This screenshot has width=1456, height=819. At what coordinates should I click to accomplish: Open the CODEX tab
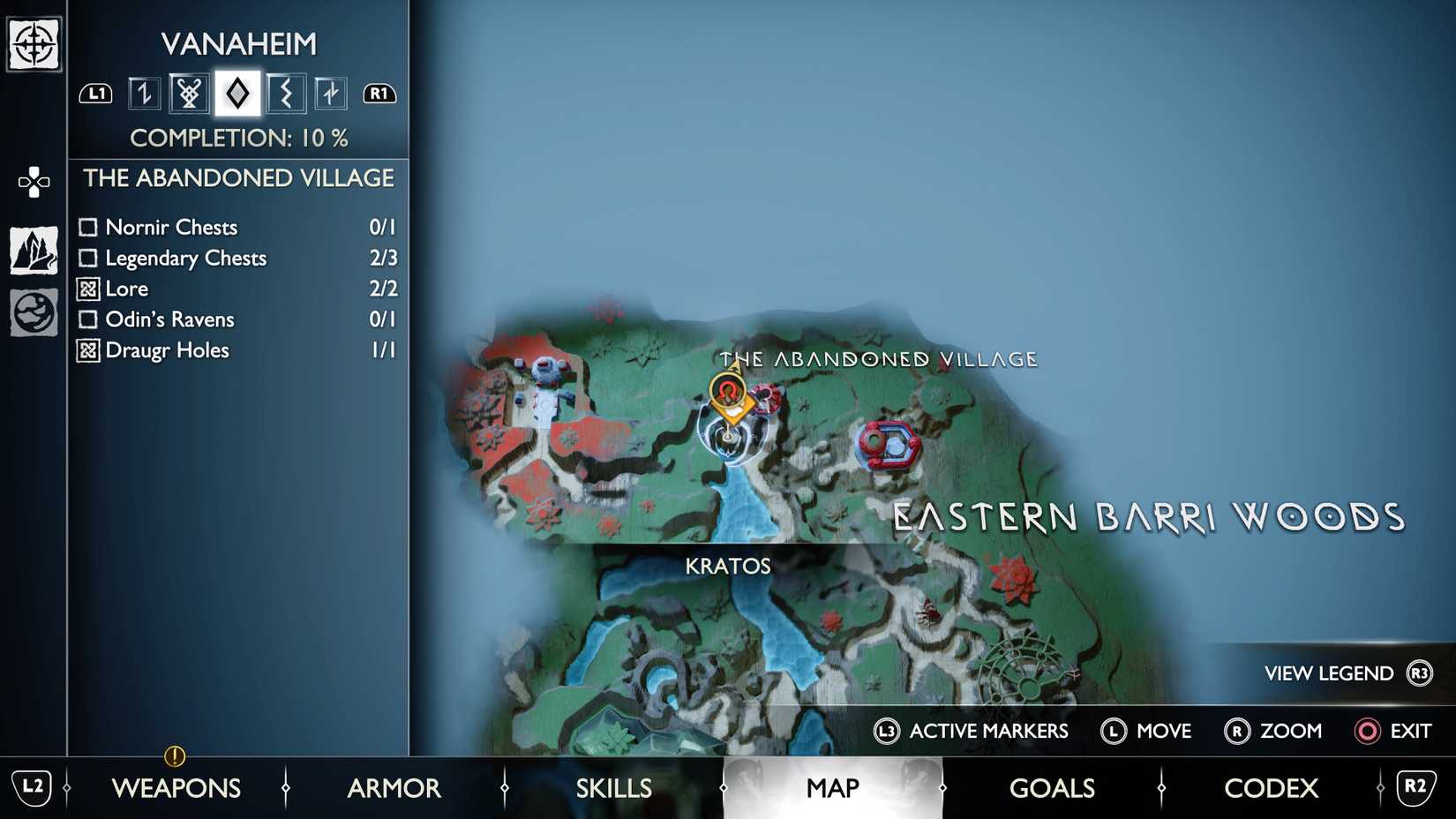[1271, 788]
